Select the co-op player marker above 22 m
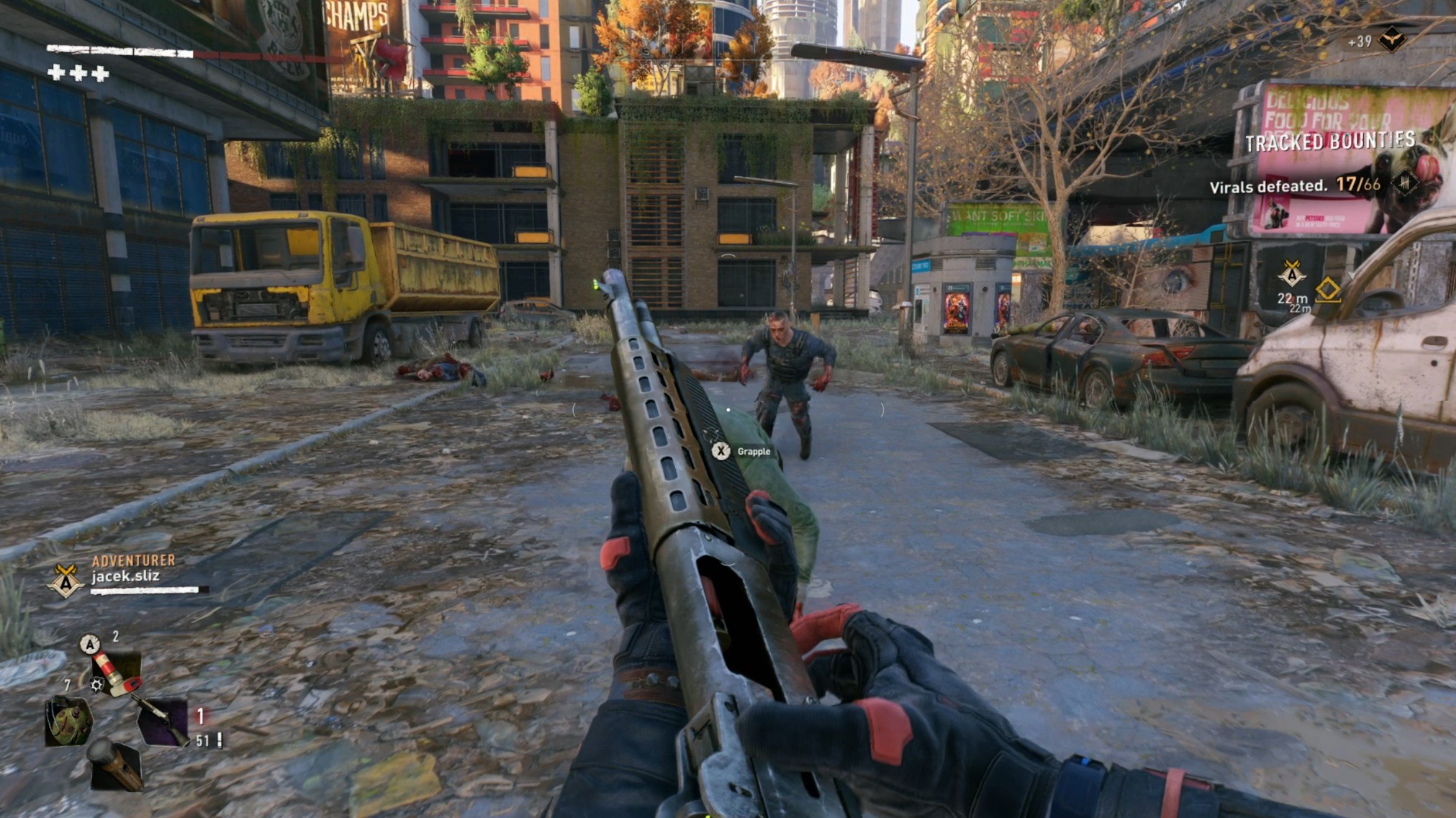The image size is (1456, 818). click(1292, 274)
